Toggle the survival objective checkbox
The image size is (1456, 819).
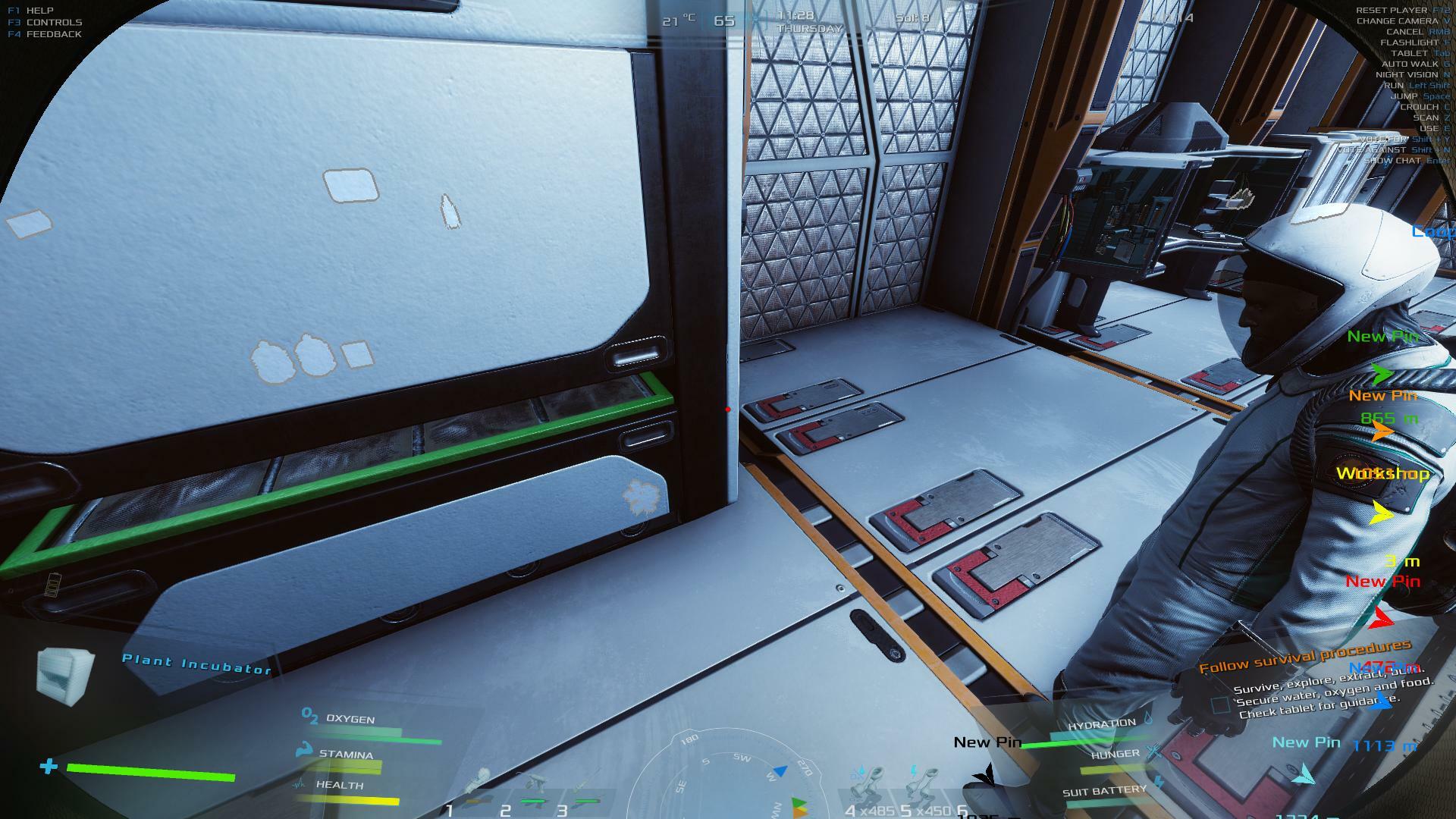click(1219, 705)
